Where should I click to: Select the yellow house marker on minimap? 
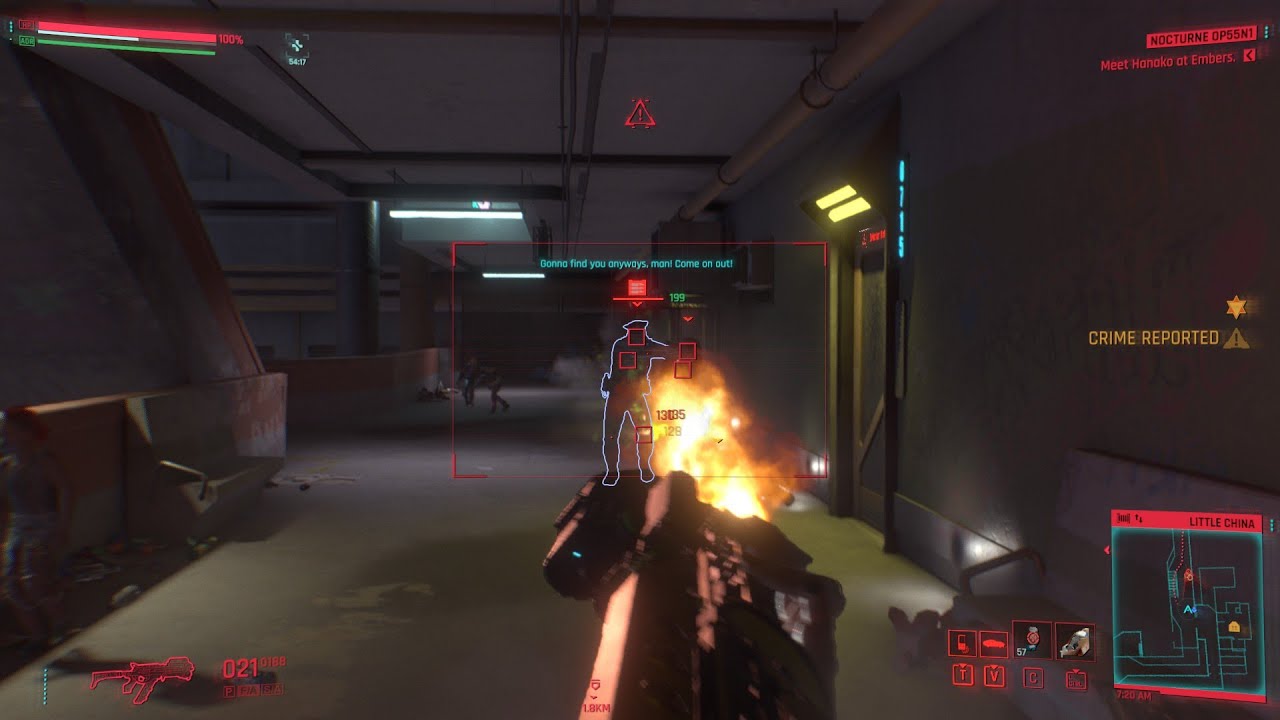coord(1235,626)
